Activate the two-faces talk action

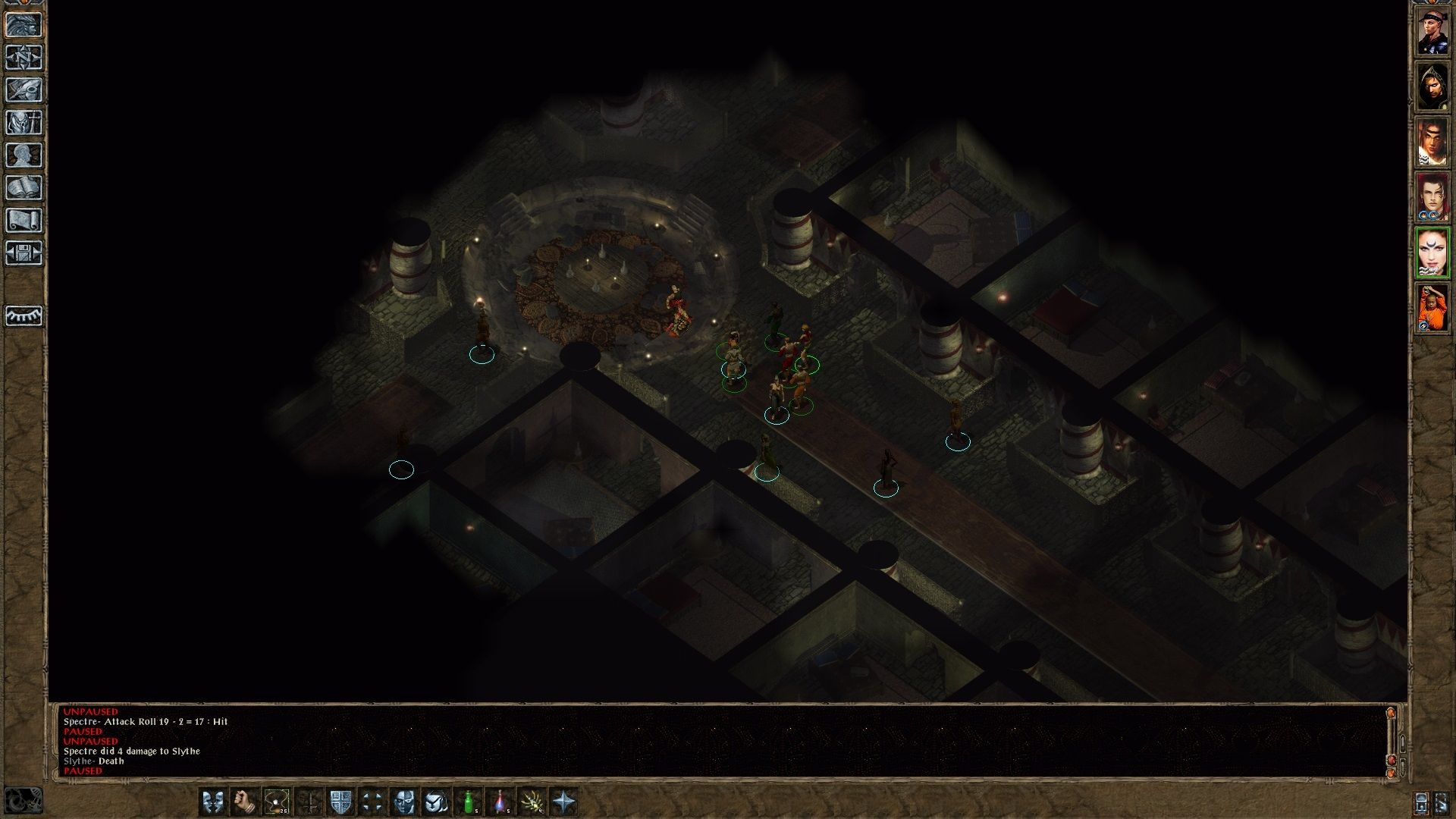(213, 802)
